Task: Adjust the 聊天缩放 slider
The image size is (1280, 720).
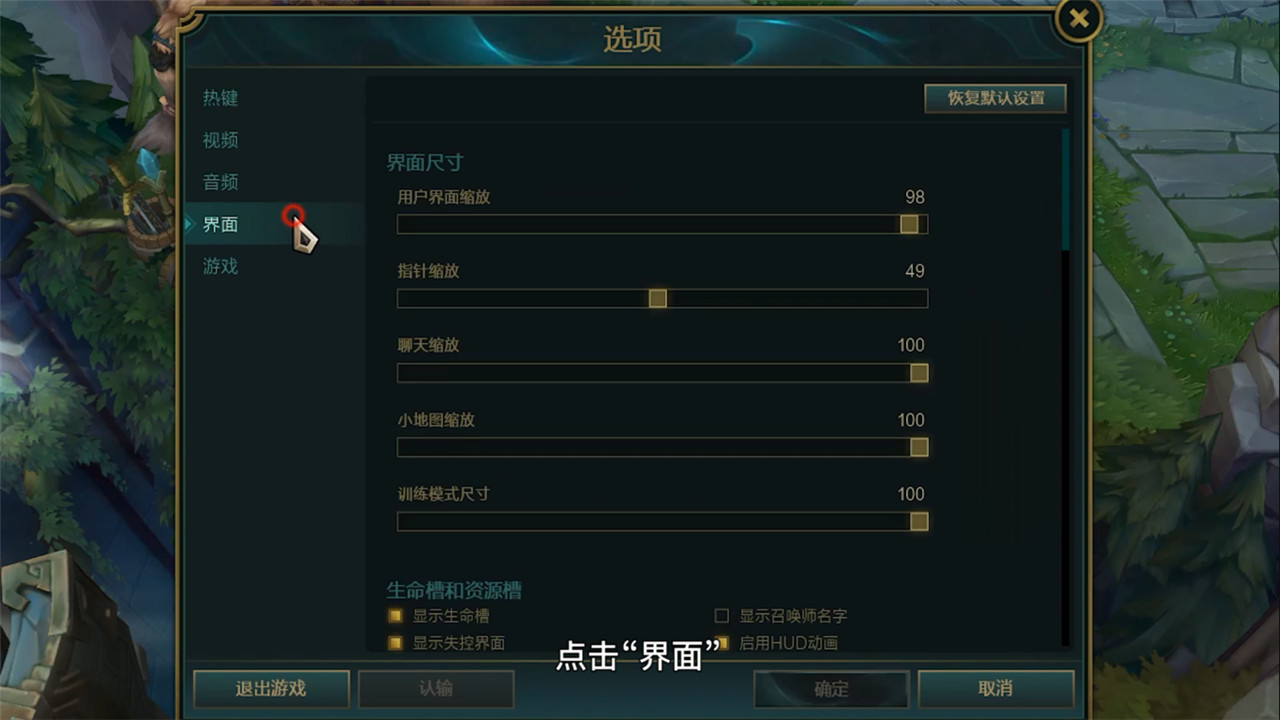Action: [x=918, y=372]
